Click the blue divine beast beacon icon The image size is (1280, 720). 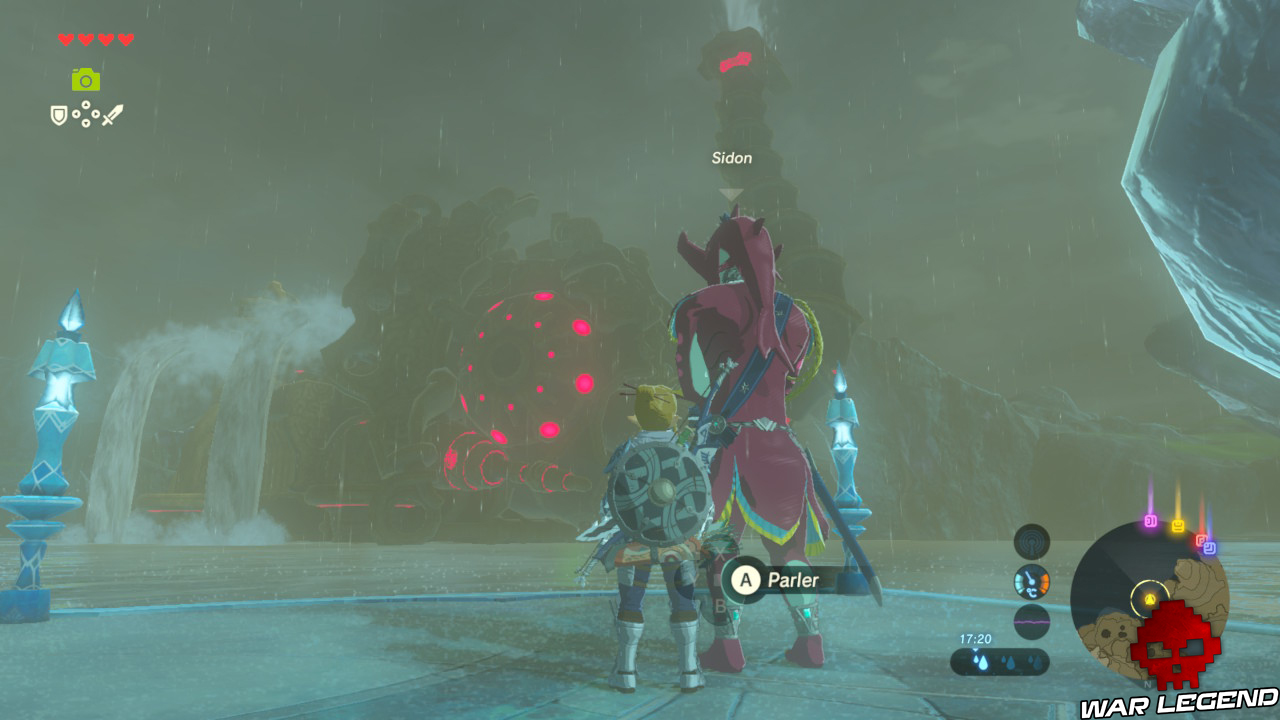click(x=1211, y=547)
